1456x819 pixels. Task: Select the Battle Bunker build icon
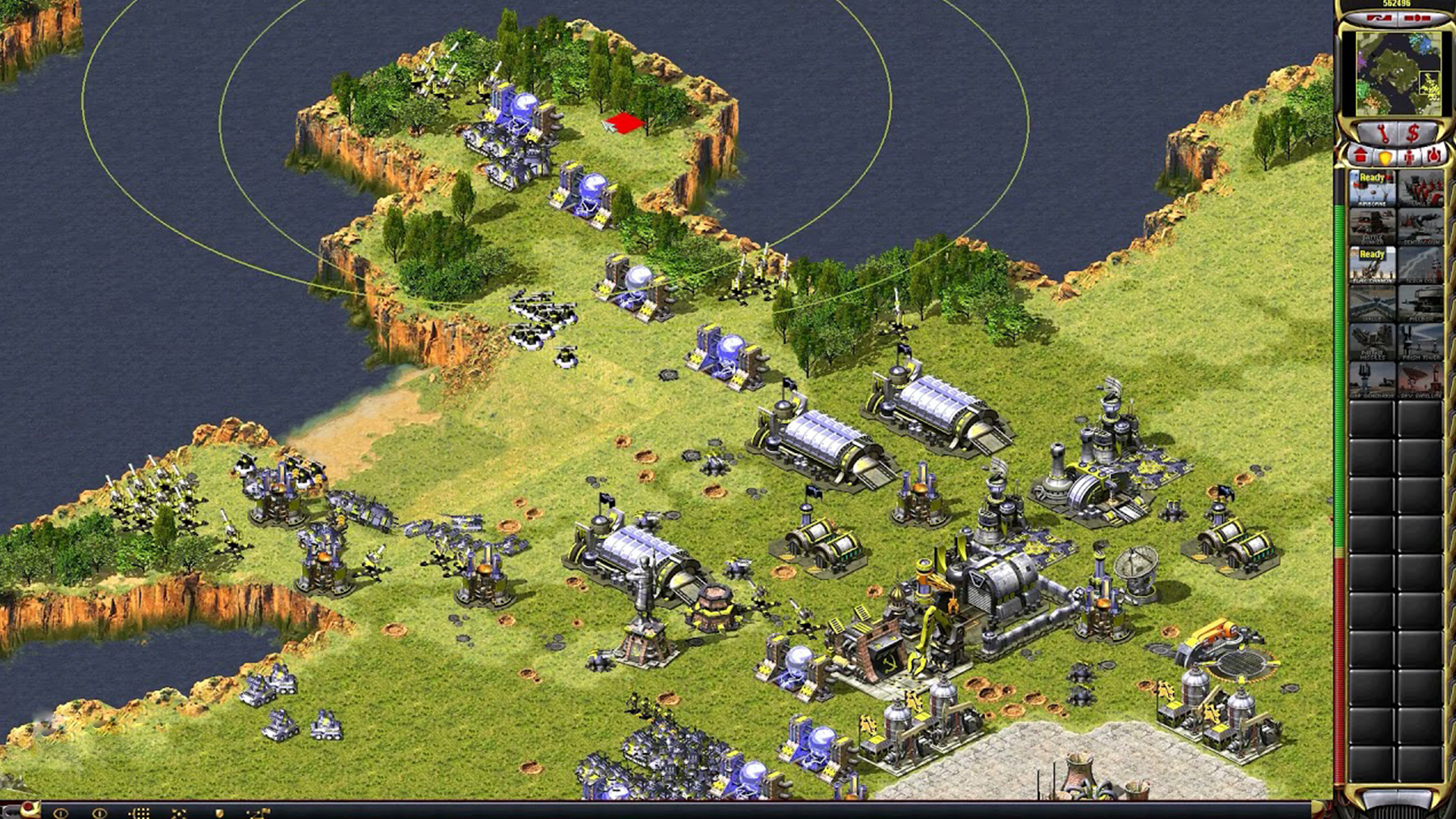pos(1374,226)
